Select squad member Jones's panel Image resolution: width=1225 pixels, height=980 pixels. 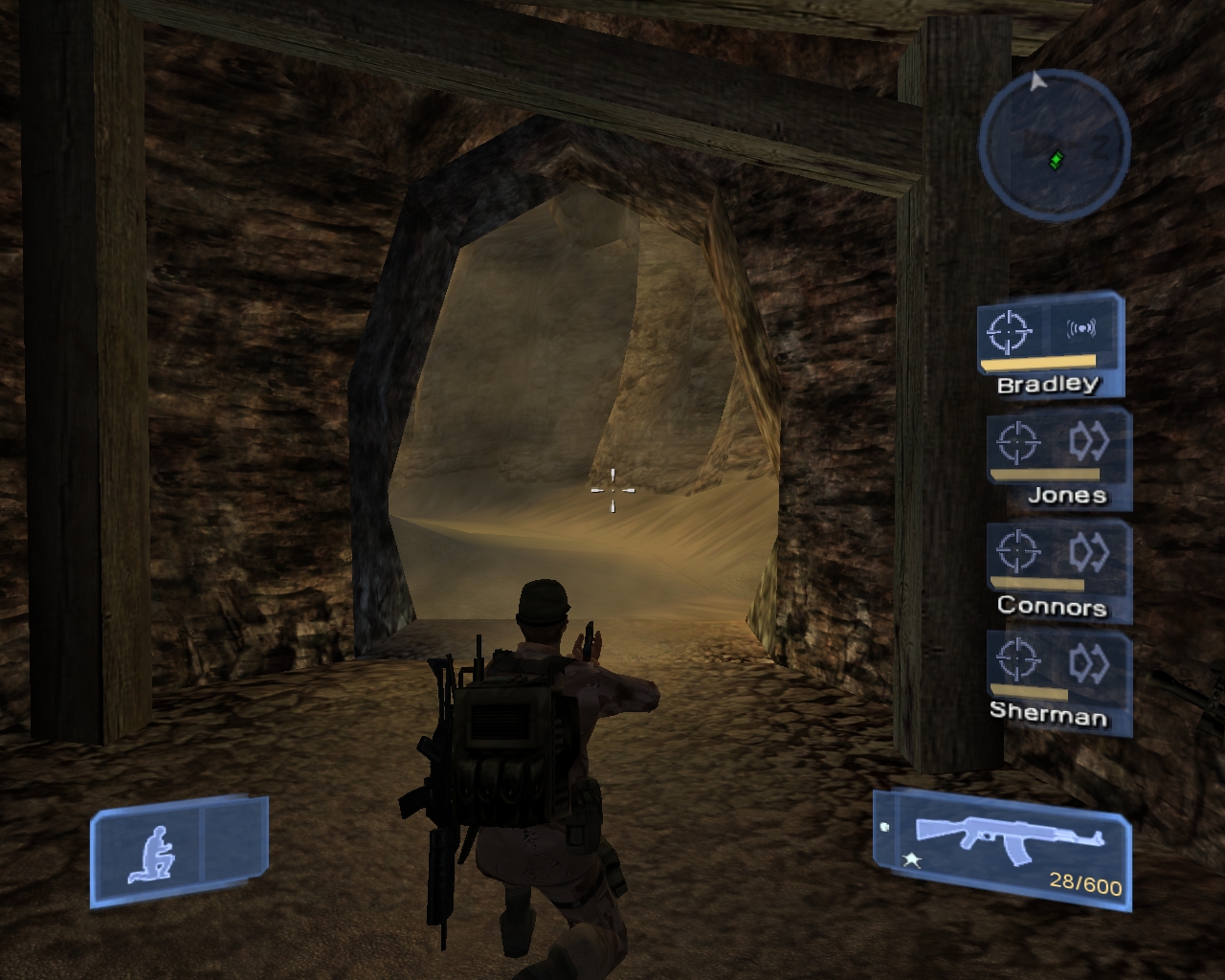pos(1058,459)
